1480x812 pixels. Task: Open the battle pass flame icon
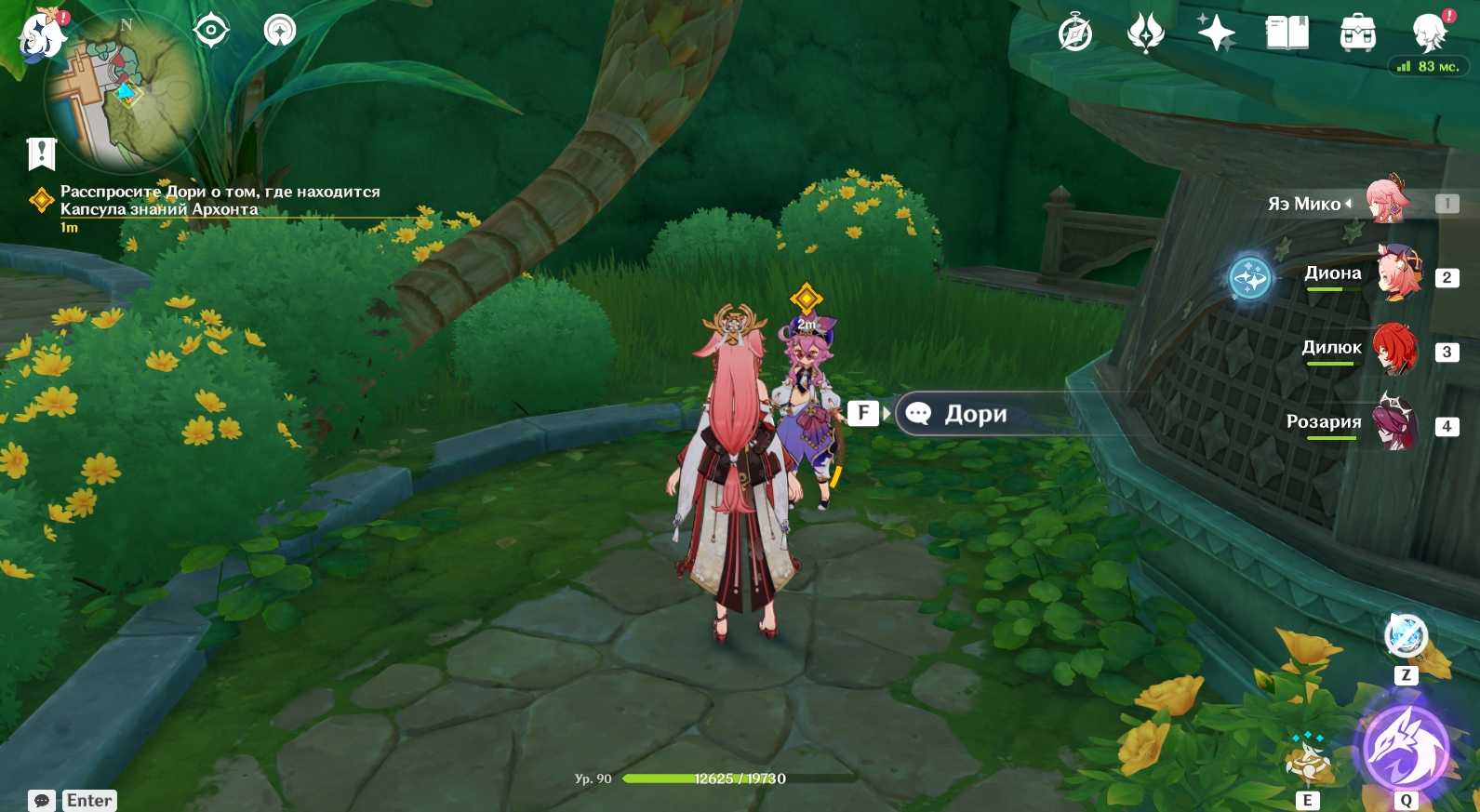(1145, 33)
